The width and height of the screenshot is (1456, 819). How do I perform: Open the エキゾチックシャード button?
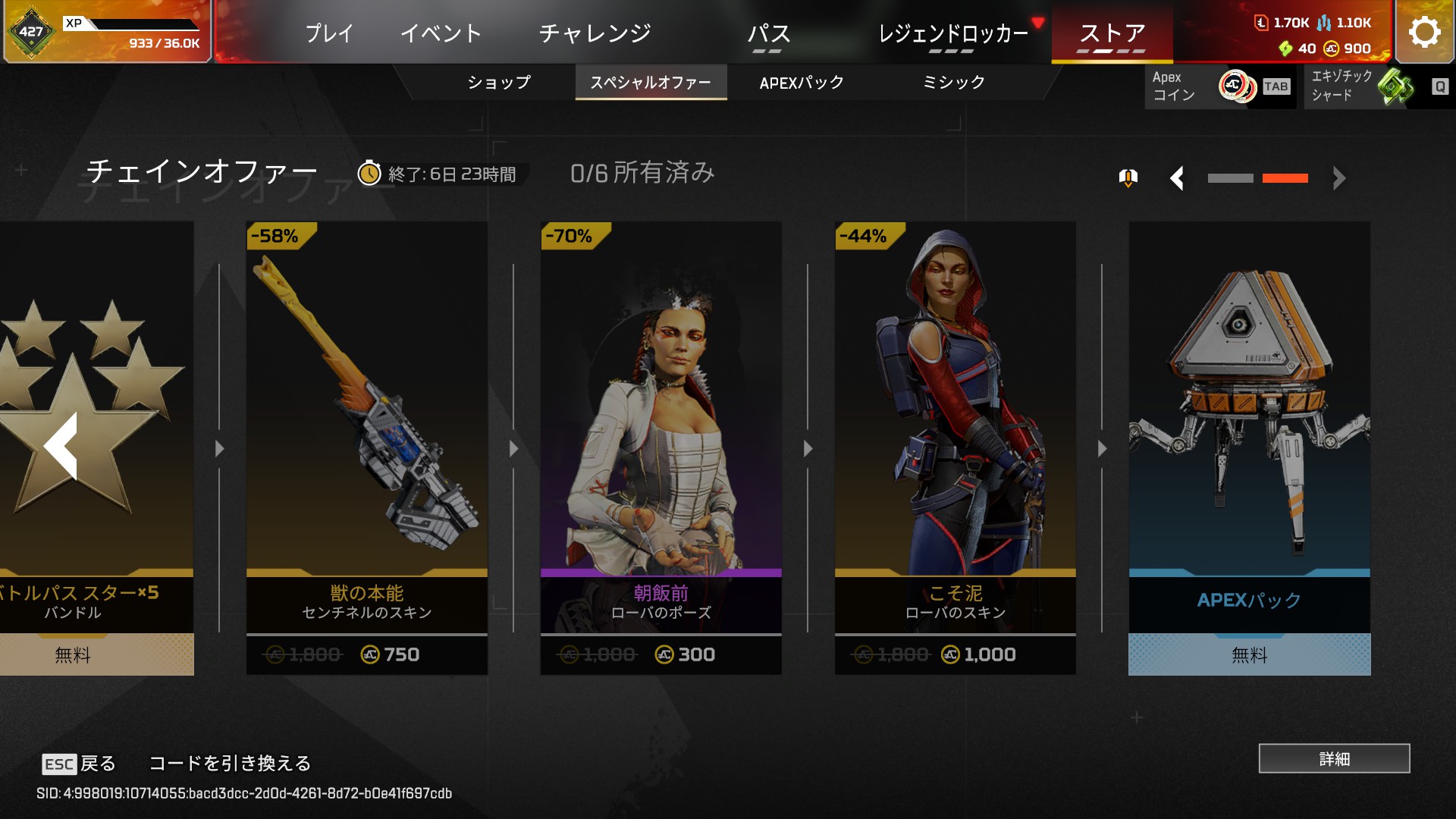pyautogui.click(x=1376, y=86)
